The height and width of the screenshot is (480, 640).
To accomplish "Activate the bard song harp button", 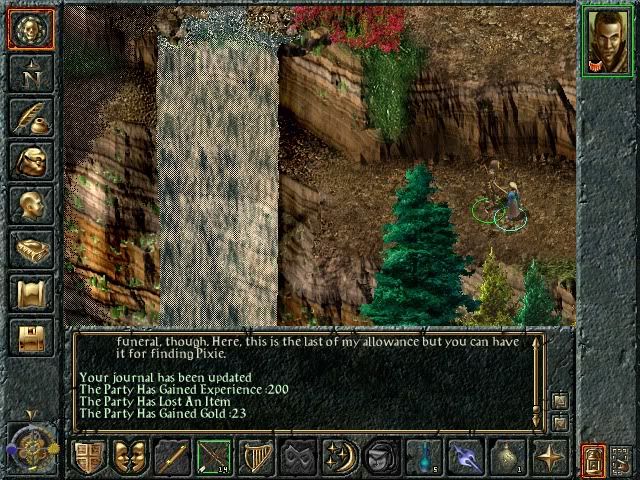I will 256,458.
